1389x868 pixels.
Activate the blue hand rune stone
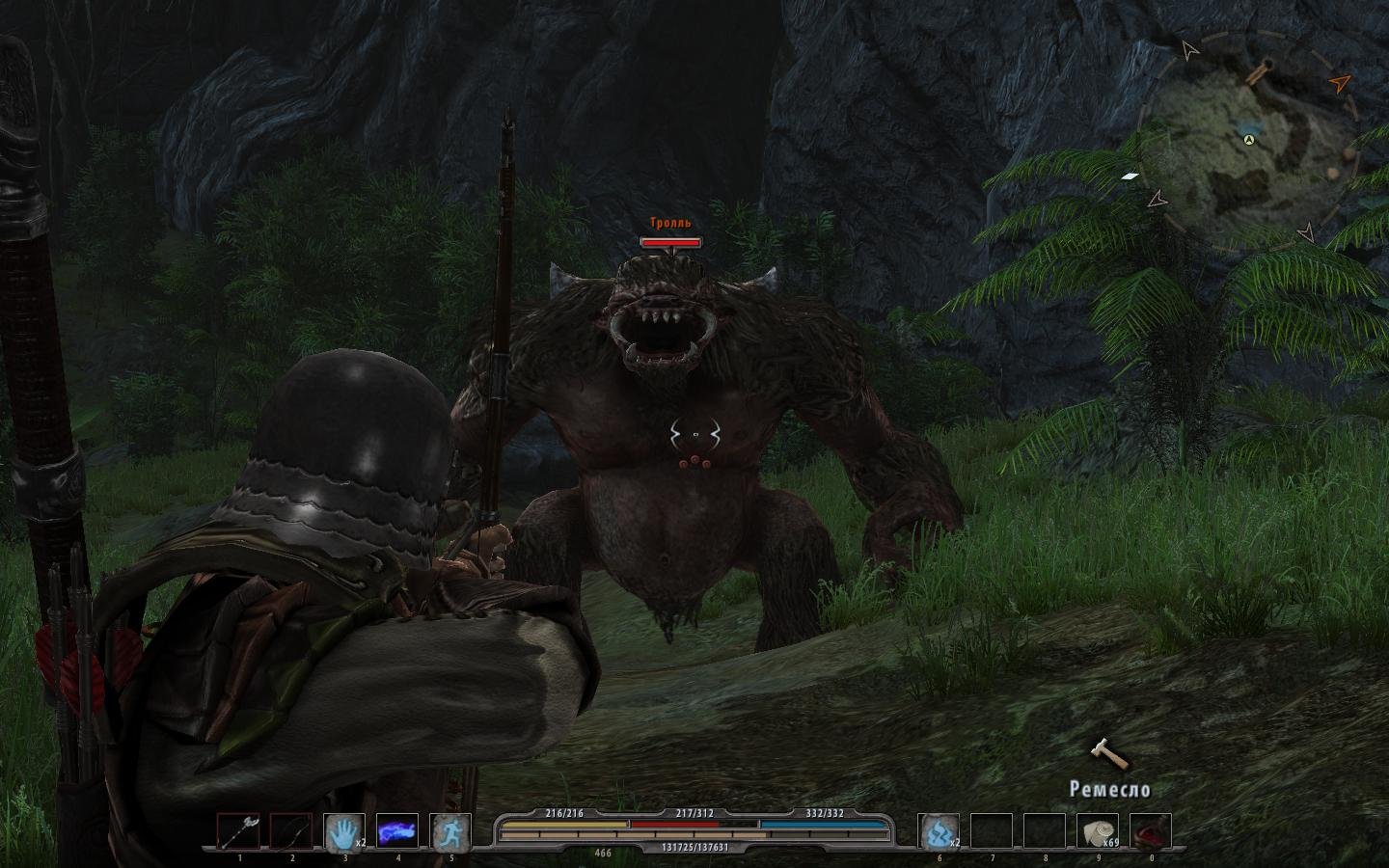(x=344, y=832)
